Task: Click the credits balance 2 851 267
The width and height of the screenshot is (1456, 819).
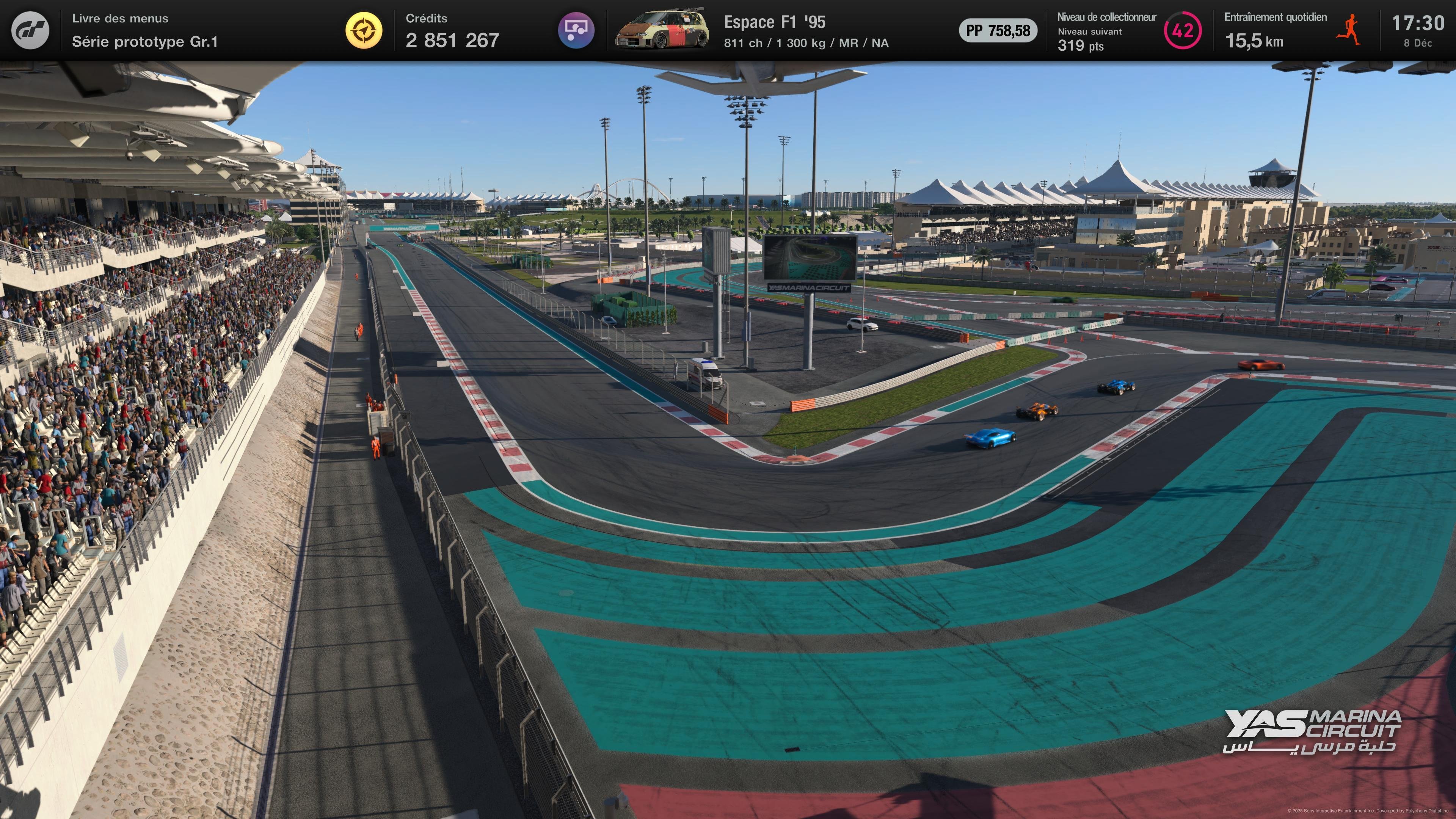Action: click(x=452, y=40)
